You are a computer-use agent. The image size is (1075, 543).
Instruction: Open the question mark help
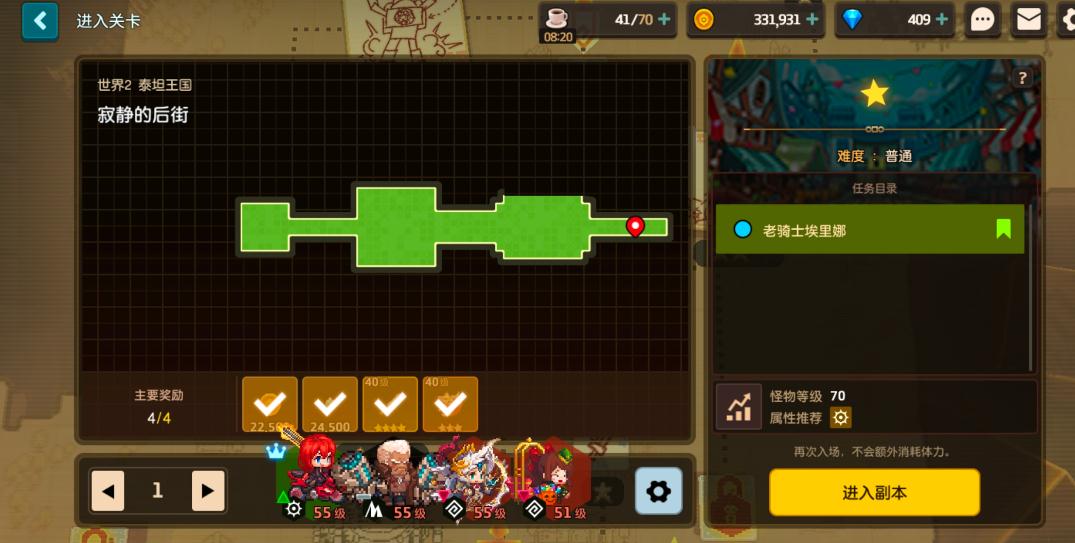pos(1022,78)
